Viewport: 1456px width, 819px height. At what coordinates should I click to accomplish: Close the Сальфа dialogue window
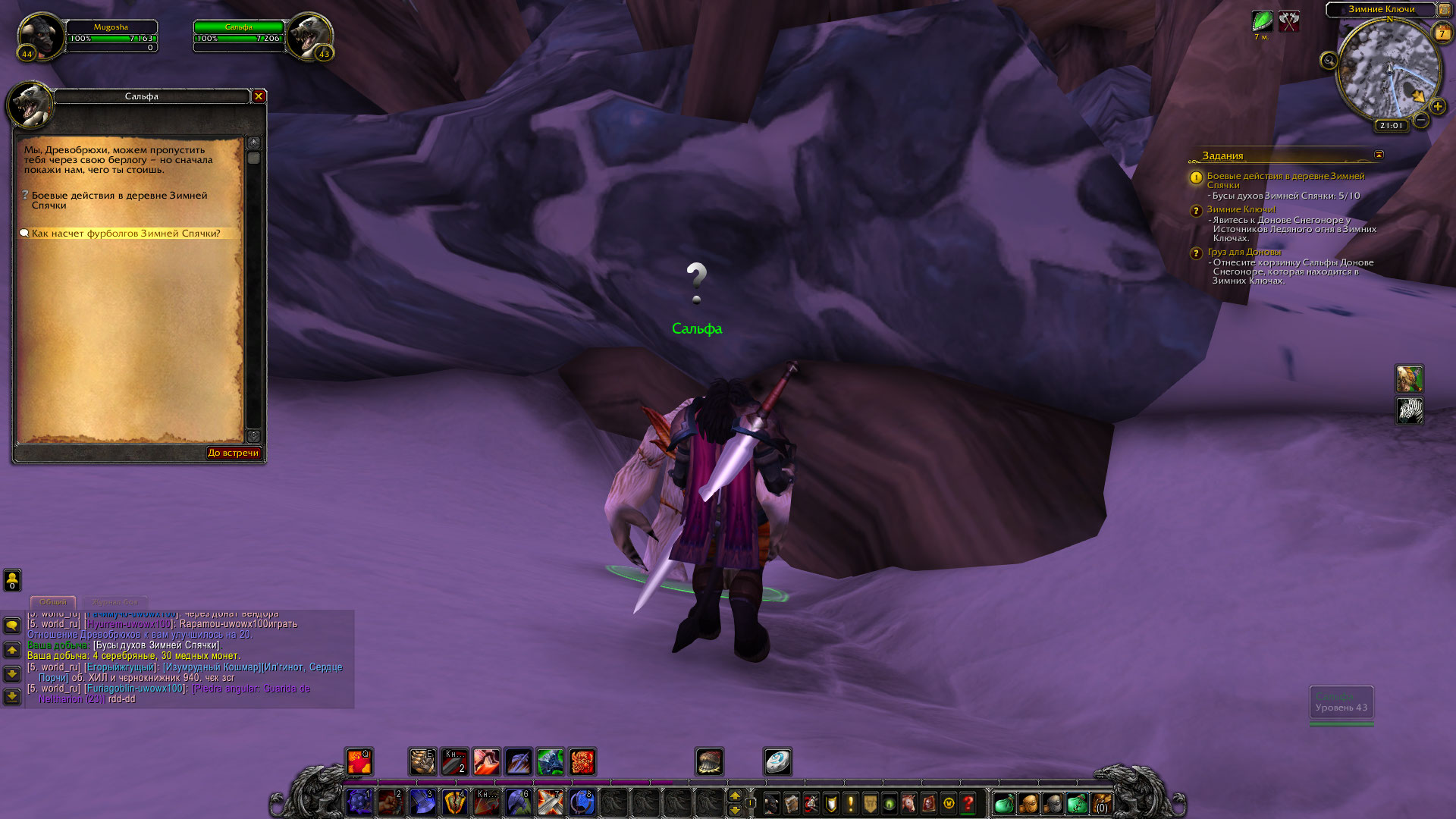[x=259, y=96]
